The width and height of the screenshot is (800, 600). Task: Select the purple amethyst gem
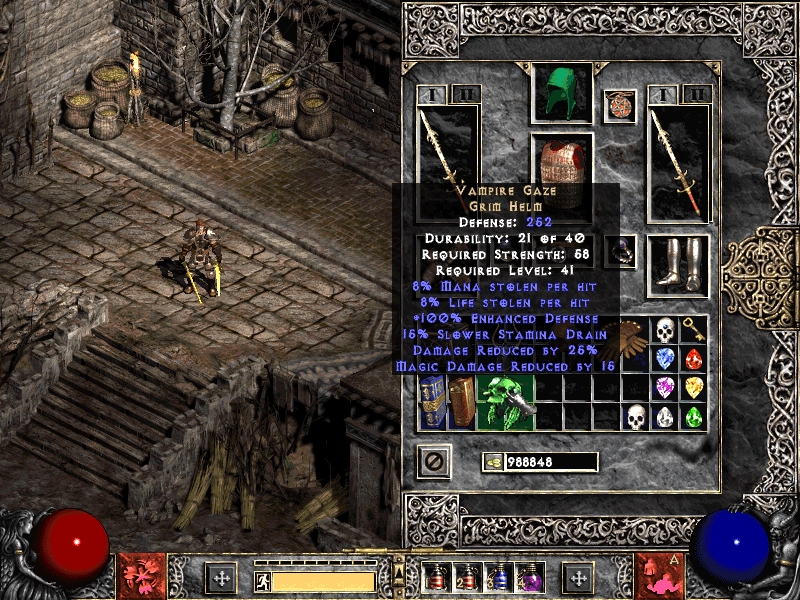tap(664, 388)
